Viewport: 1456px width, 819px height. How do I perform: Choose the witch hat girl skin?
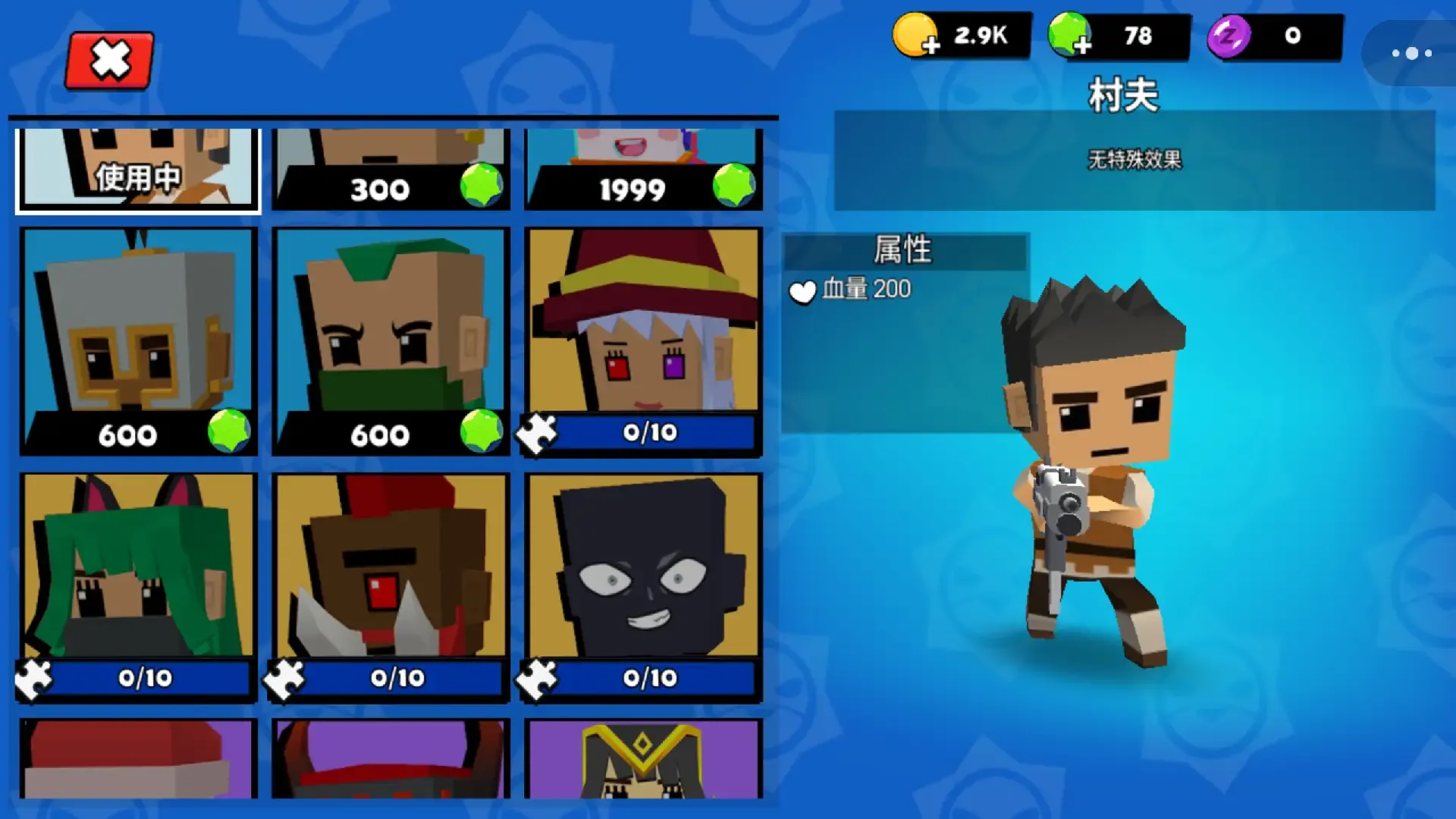pos(643,341)
